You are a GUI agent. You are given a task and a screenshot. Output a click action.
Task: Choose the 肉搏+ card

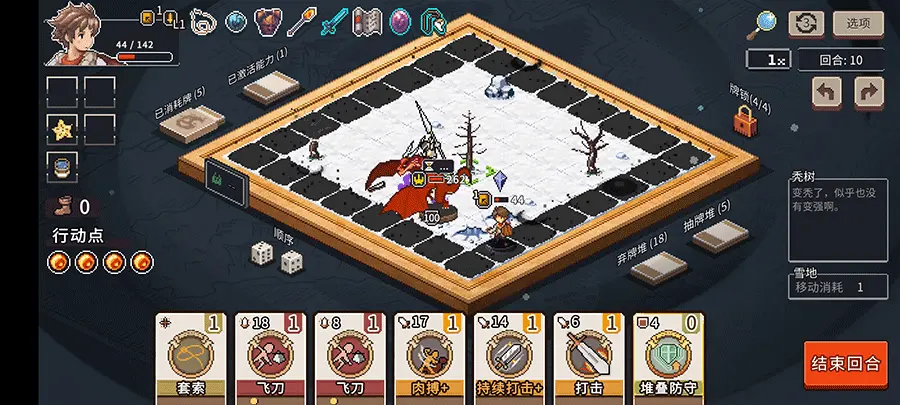point(429,357)
